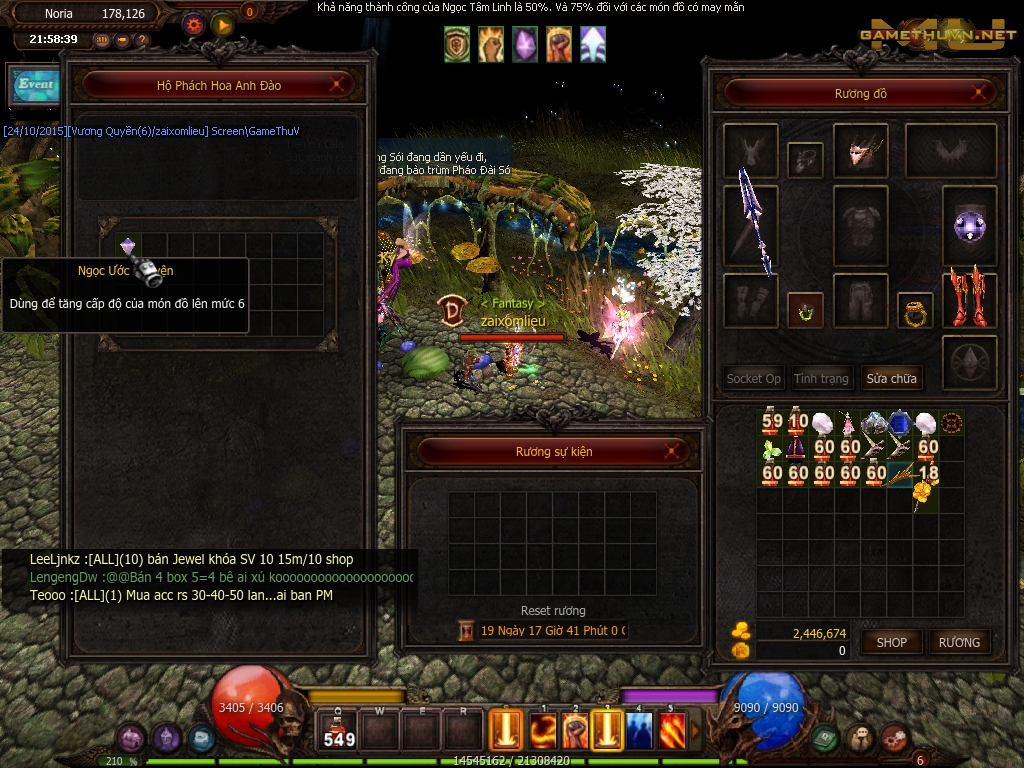1024x768 pixels.
Task: Open the Event button
Action: pos(35,86)
